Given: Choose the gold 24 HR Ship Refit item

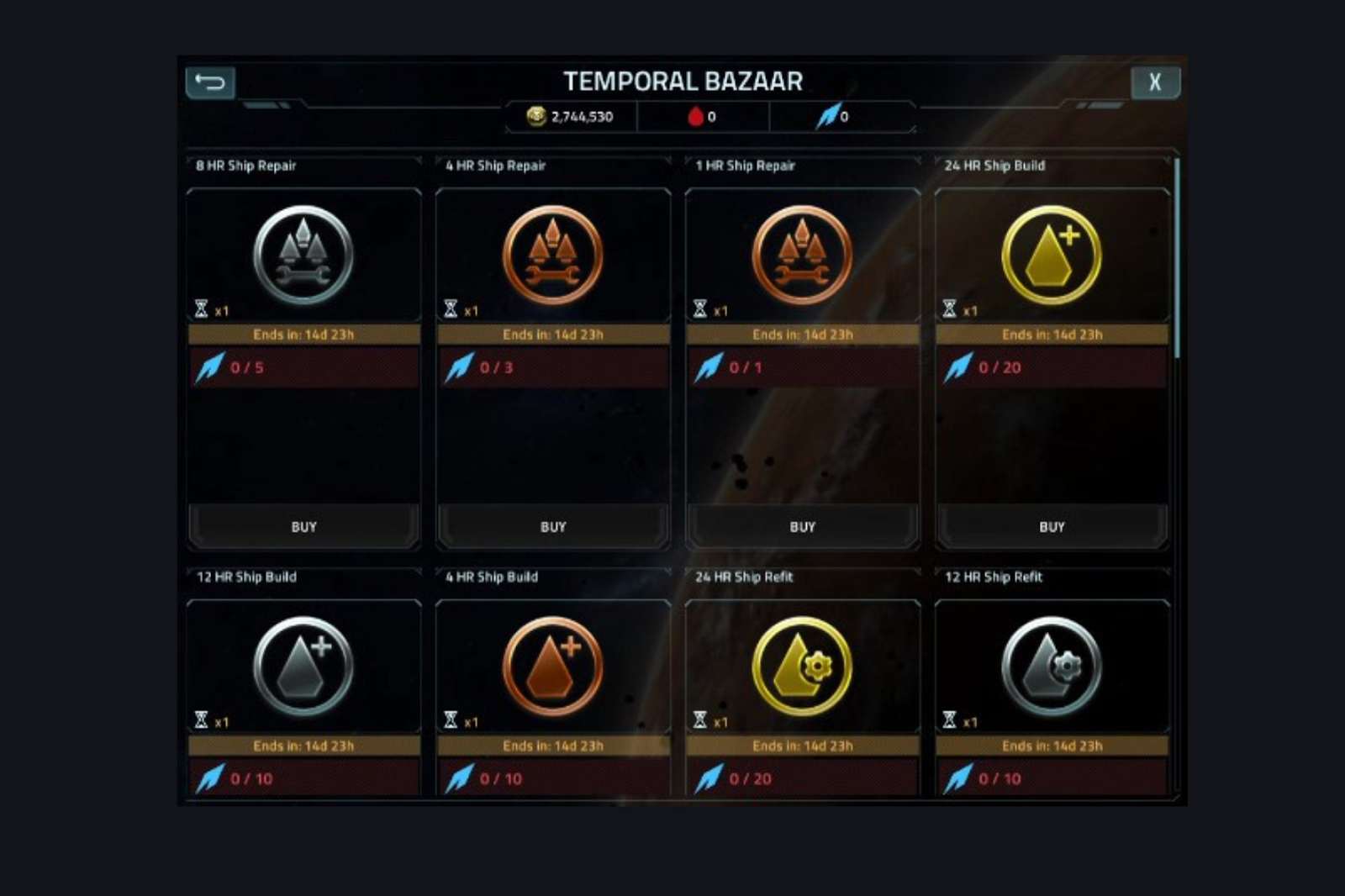Looking at the screenshot, I should pos(802,667).
